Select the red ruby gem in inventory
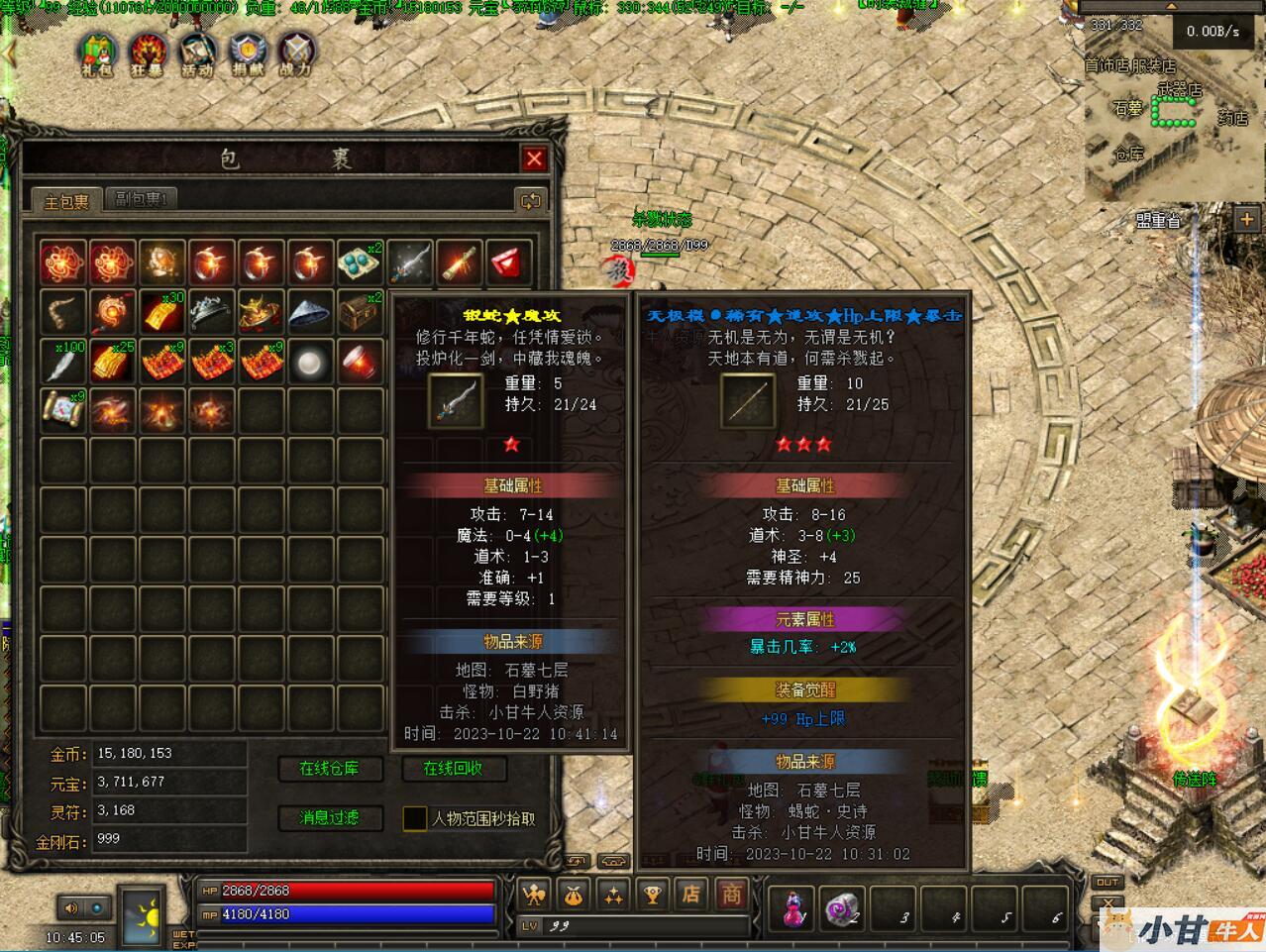 (x=508, y=263)
